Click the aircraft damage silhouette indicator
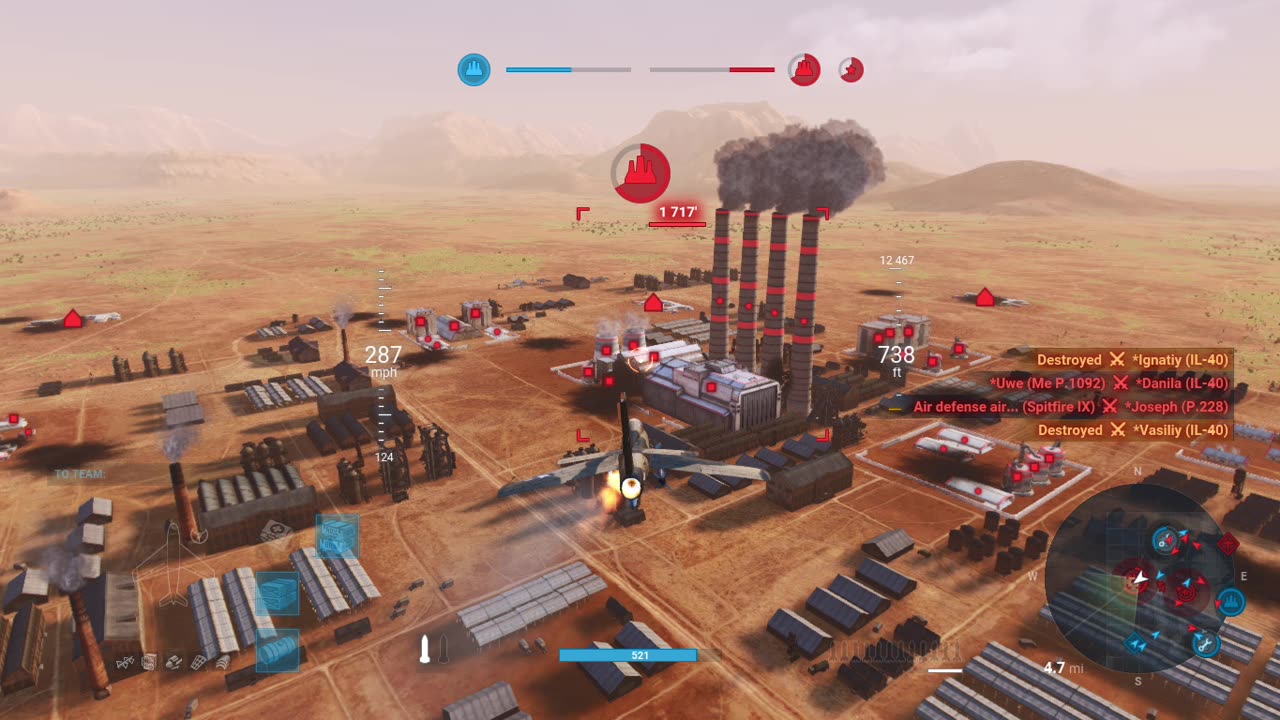 [173, 564]
